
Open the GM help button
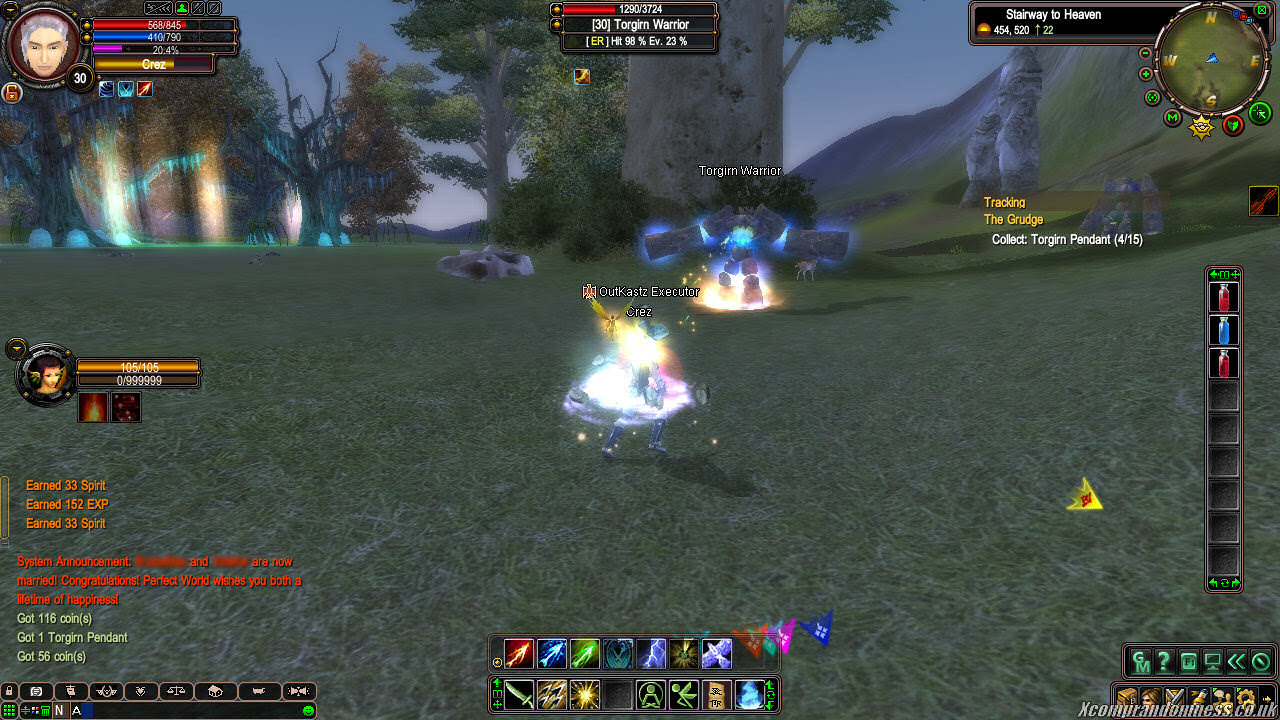1141,661
